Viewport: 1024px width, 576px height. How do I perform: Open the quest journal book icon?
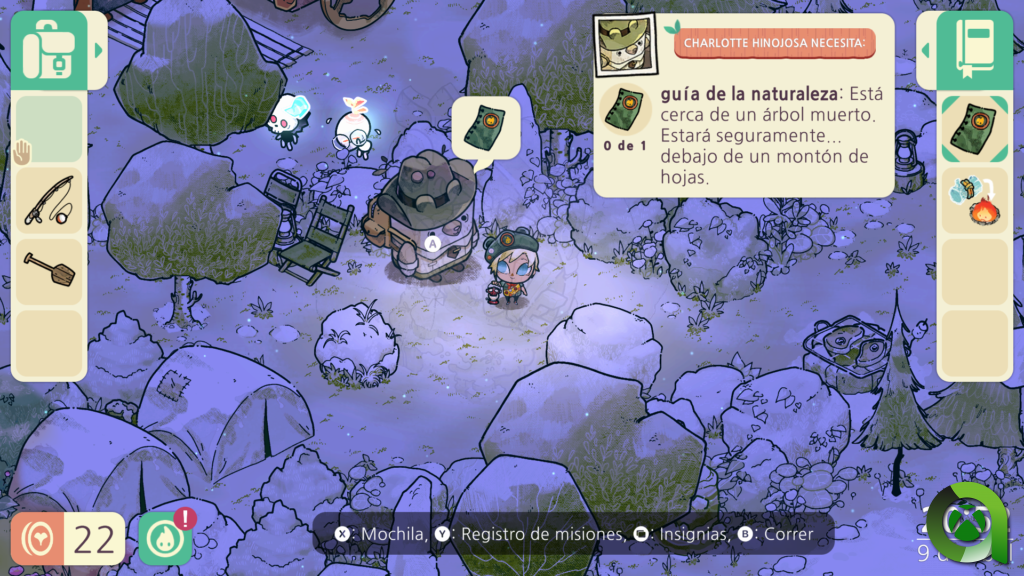point(974,49)
